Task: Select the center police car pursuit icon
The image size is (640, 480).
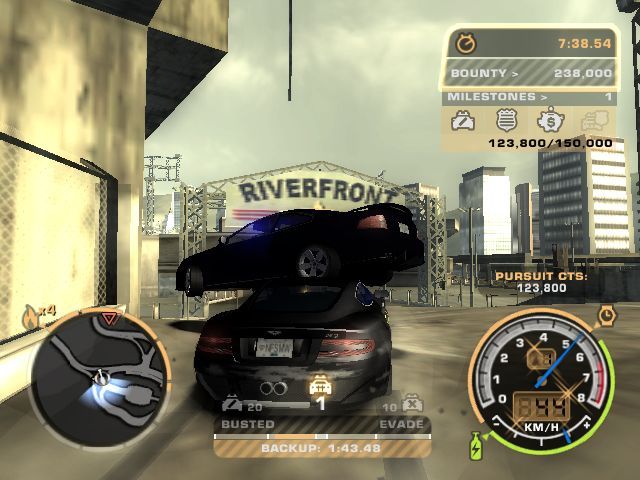Action: 321,386
